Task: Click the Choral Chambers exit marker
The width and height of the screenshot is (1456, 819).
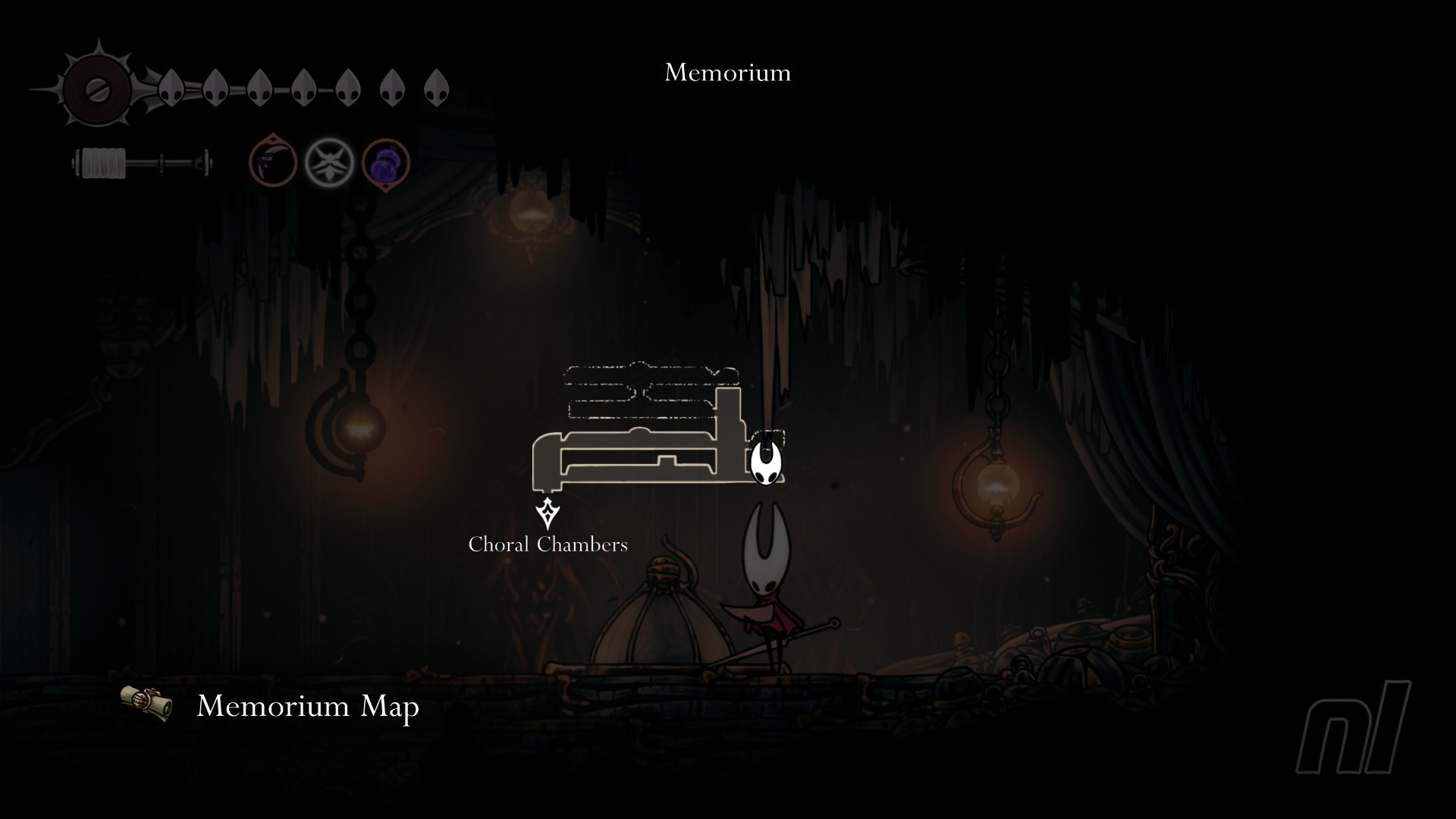Action: click(548, 513)
